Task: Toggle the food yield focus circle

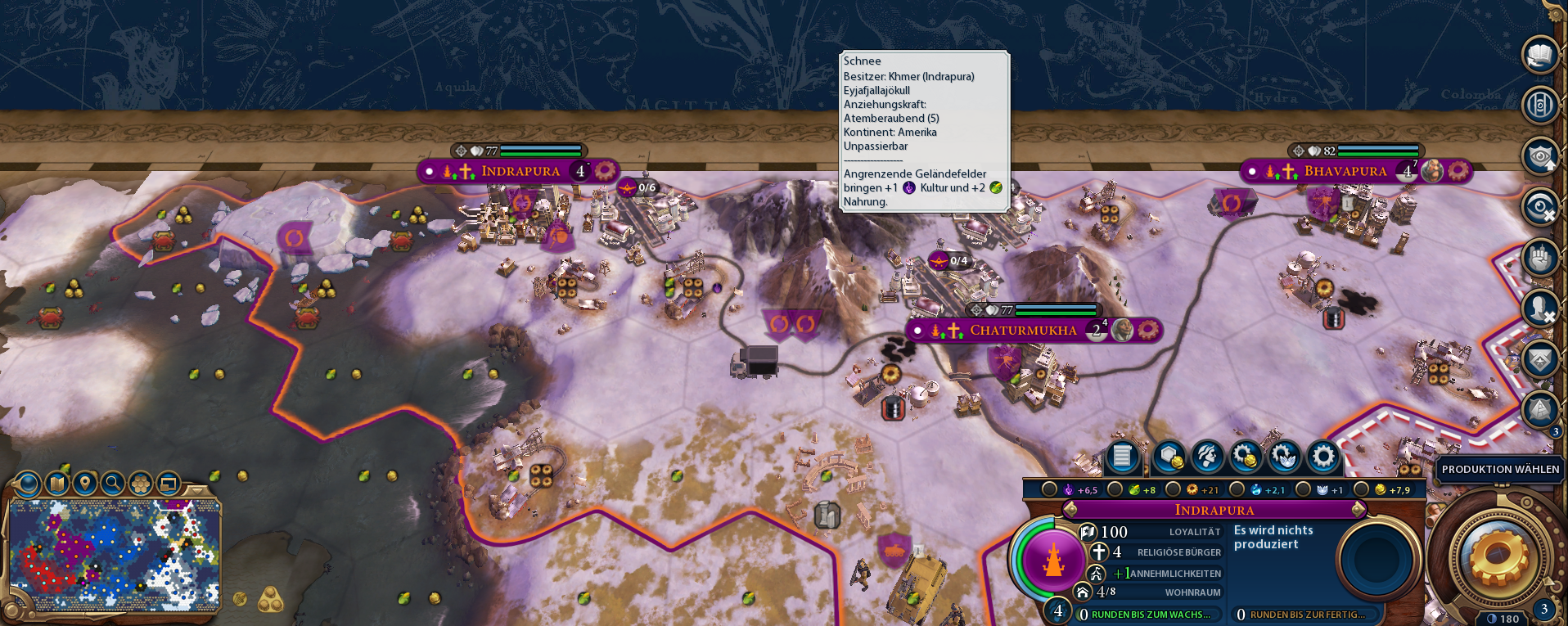Action: point(1115,489)
